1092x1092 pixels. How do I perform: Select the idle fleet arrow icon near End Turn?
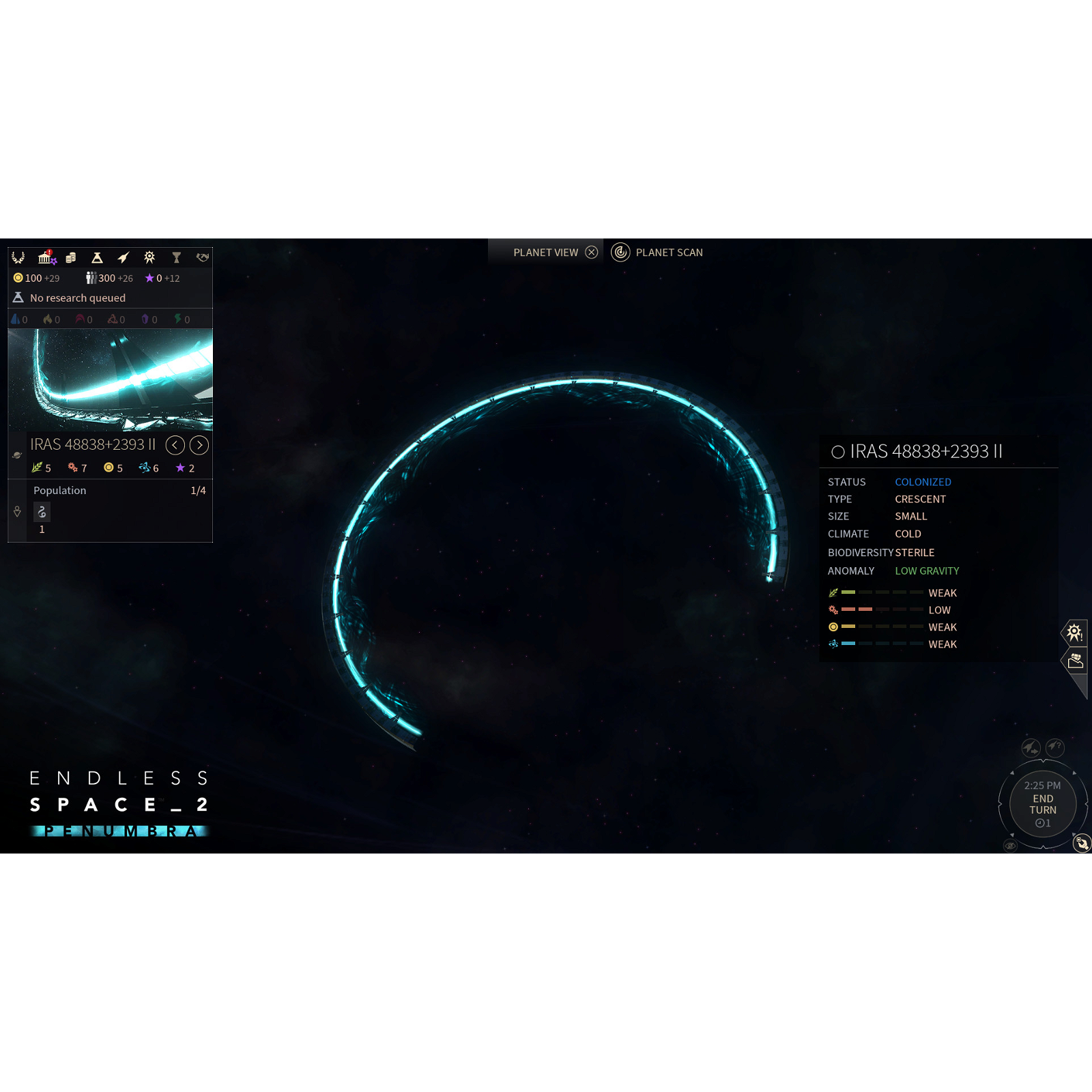point(1031,747)
